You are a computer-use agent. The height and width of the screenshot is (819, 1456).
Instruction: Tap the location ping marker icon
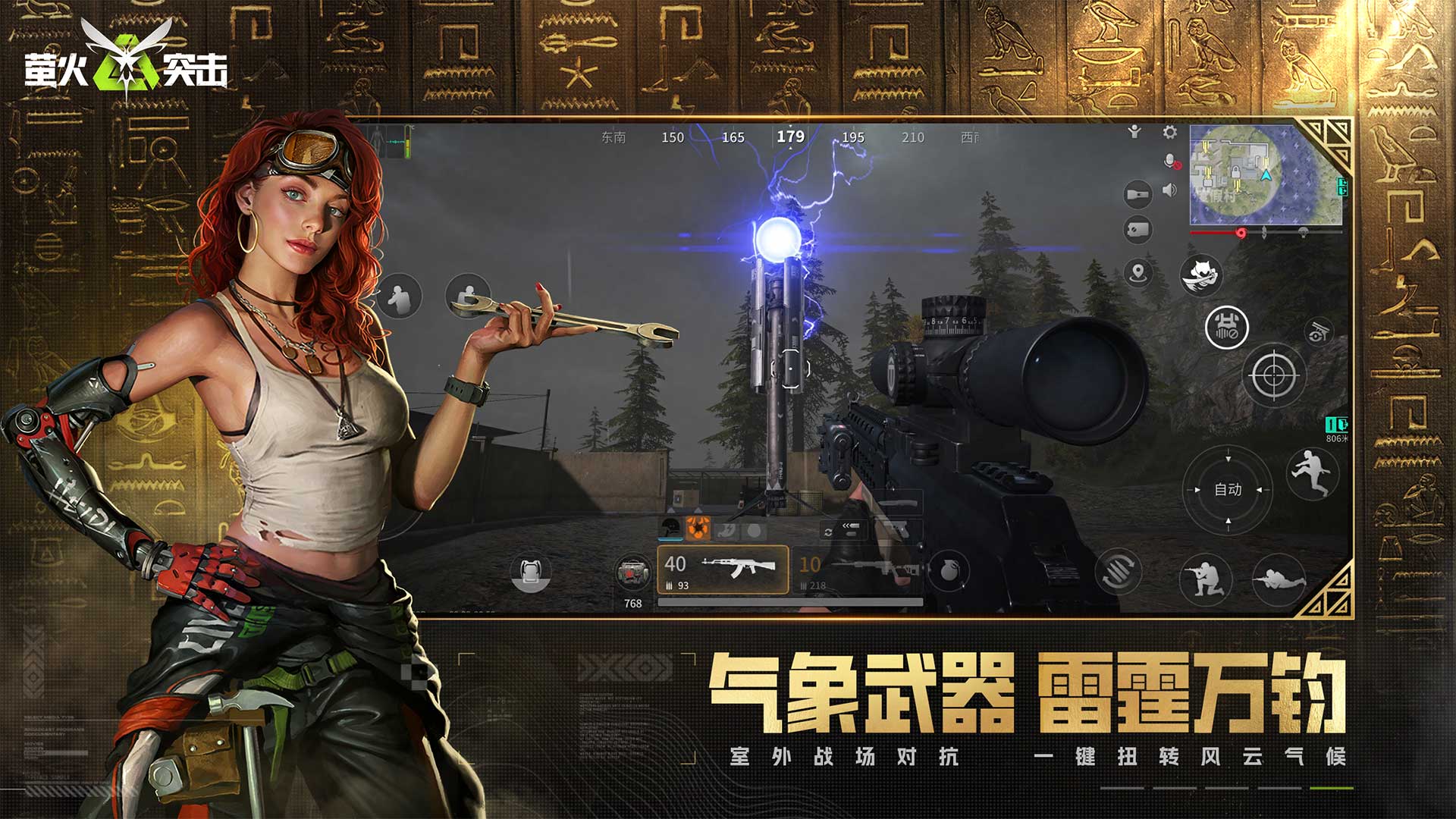click(1137, 271)
